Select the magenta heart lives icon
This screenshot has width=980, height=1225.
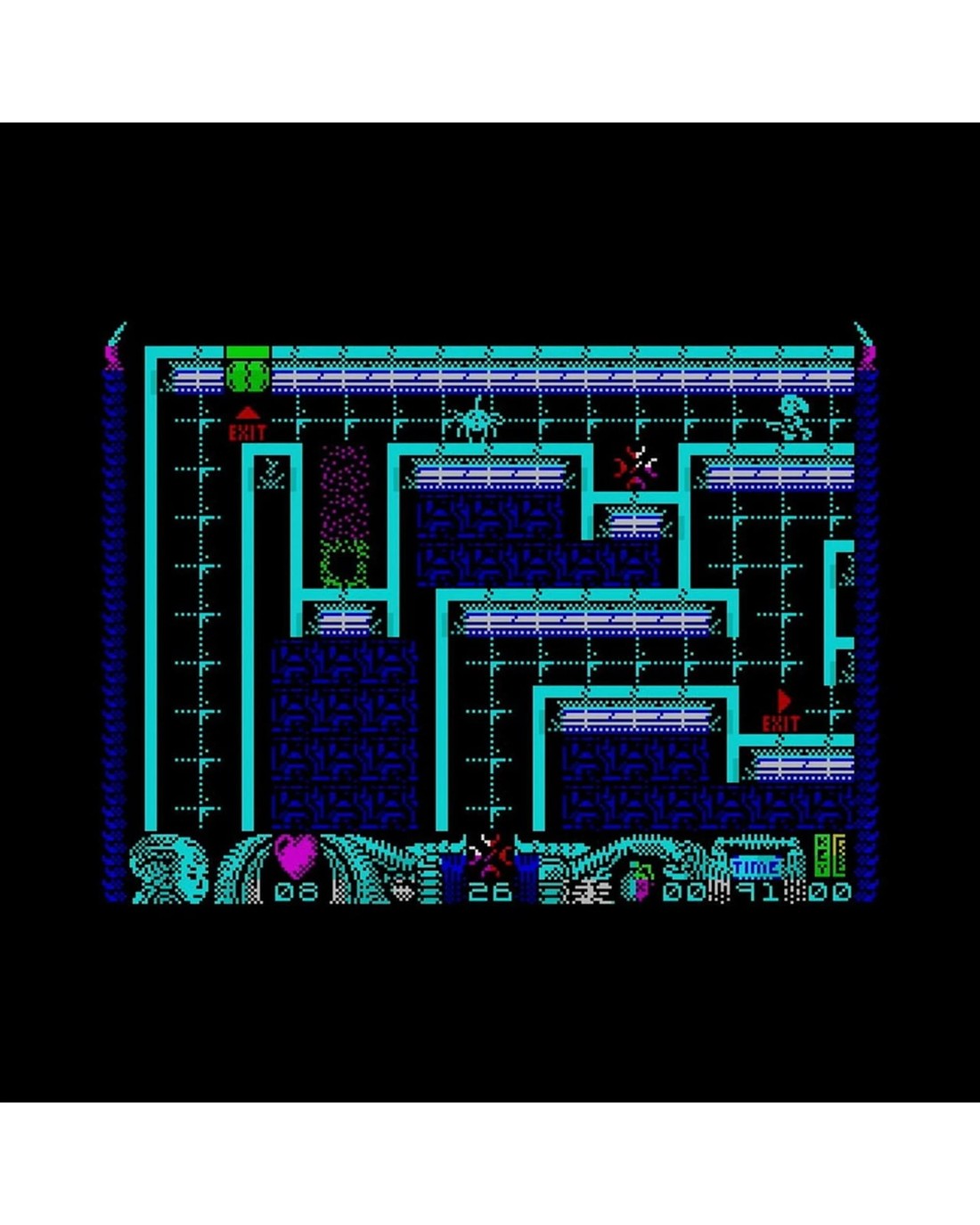[x=296, y=853]
